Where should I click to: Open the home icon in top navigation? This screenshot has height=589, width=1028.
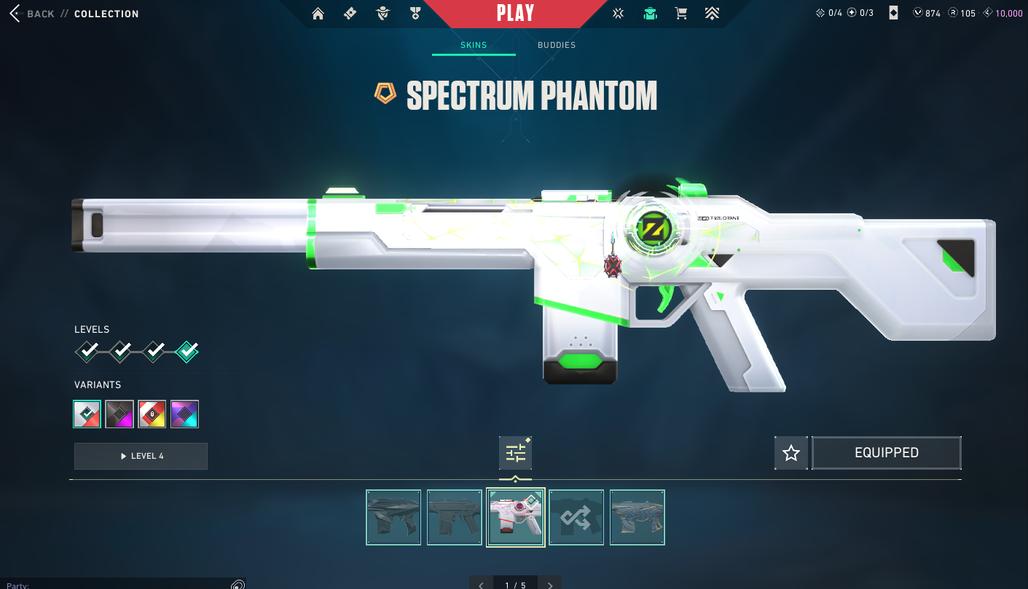(318, 14)
